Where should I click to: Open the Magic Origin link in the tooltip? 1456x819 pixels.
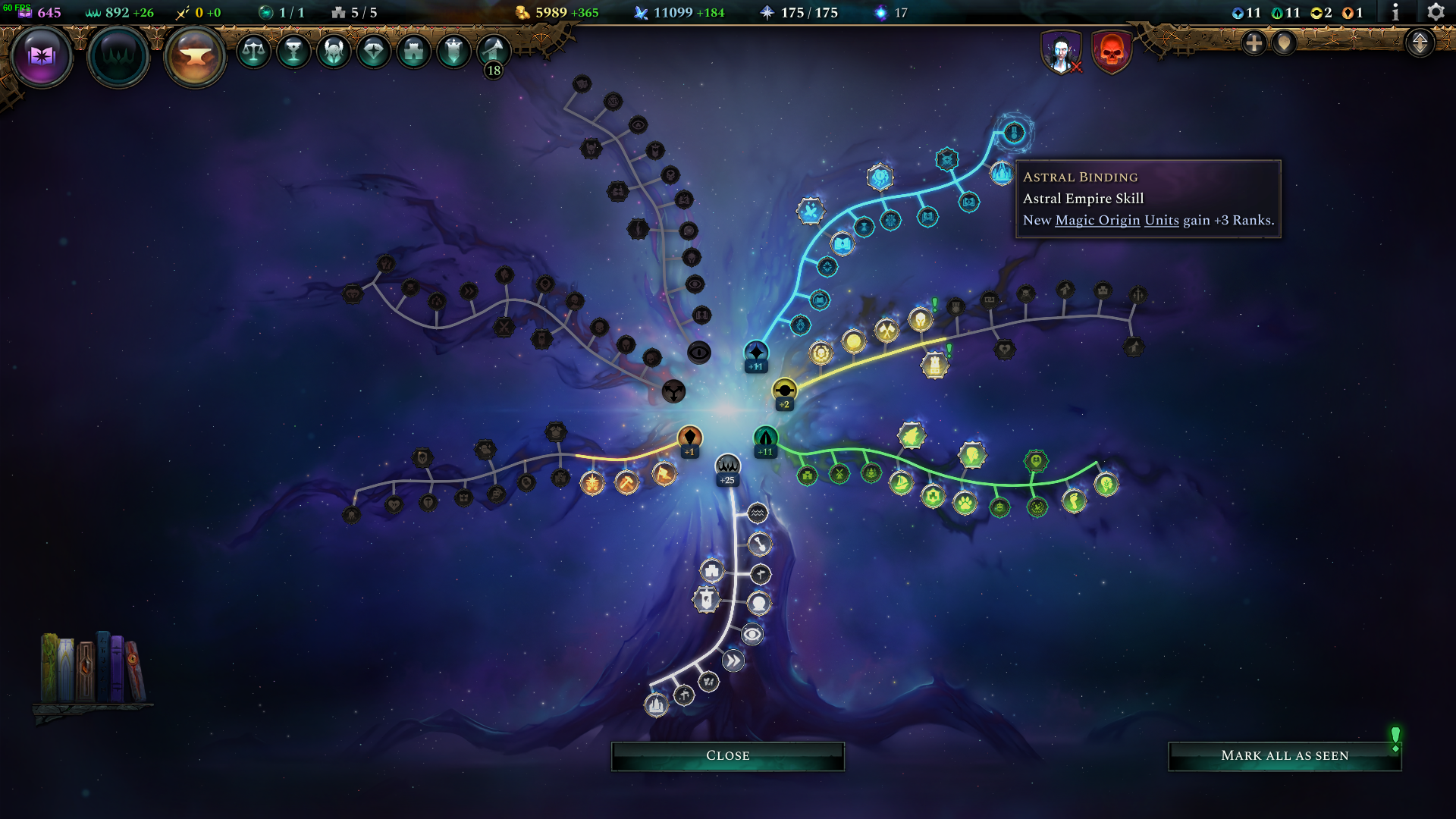(1097, 221)
